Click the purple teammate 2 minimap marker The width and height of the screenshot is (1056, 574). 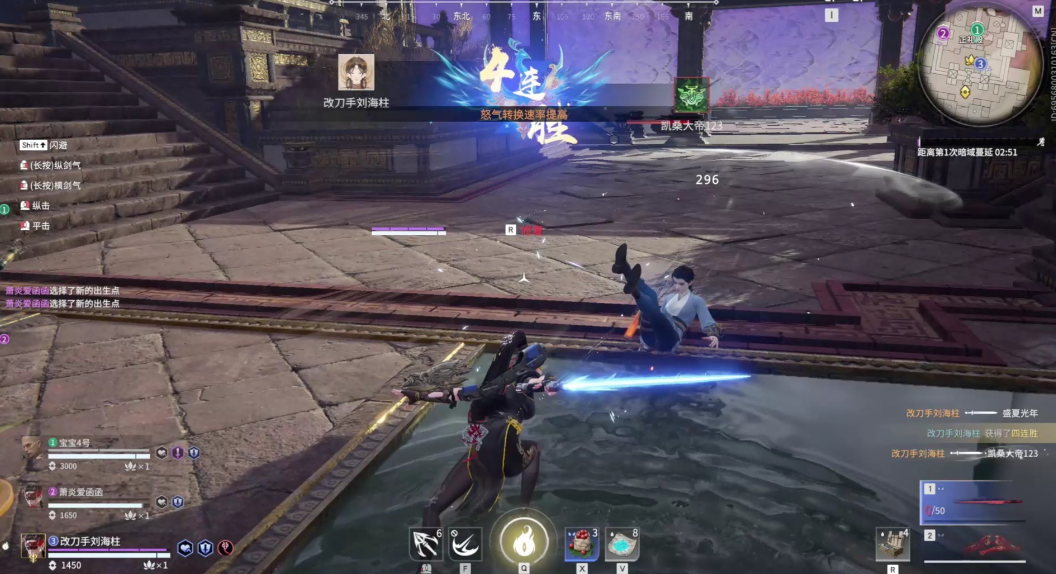pos(943,33)
